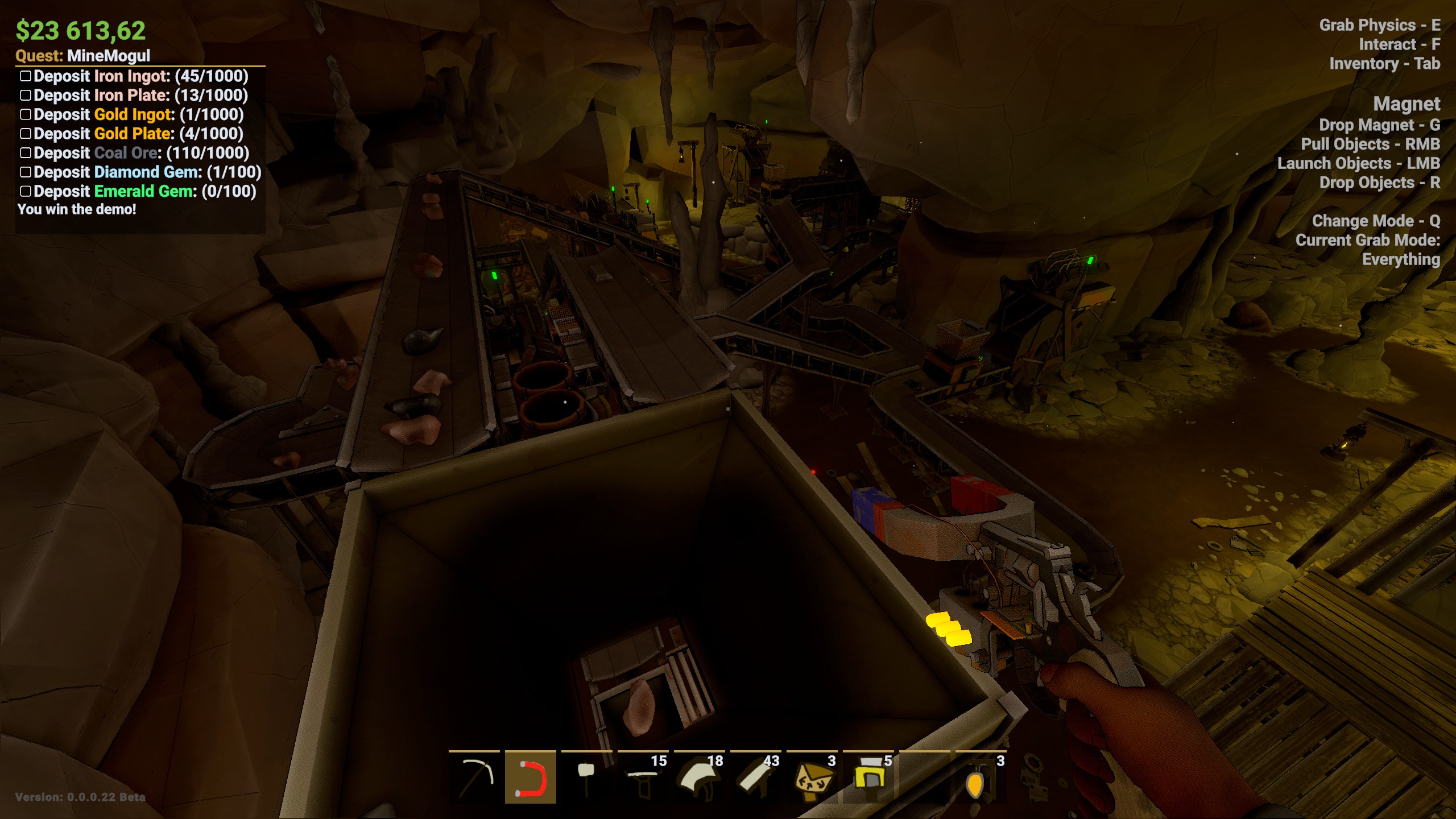The width and height of the screenshot is (1456, 819).
Task: Tick the Deposit Emerald Gem objective checkbox
Action: [x=26, y=192]
